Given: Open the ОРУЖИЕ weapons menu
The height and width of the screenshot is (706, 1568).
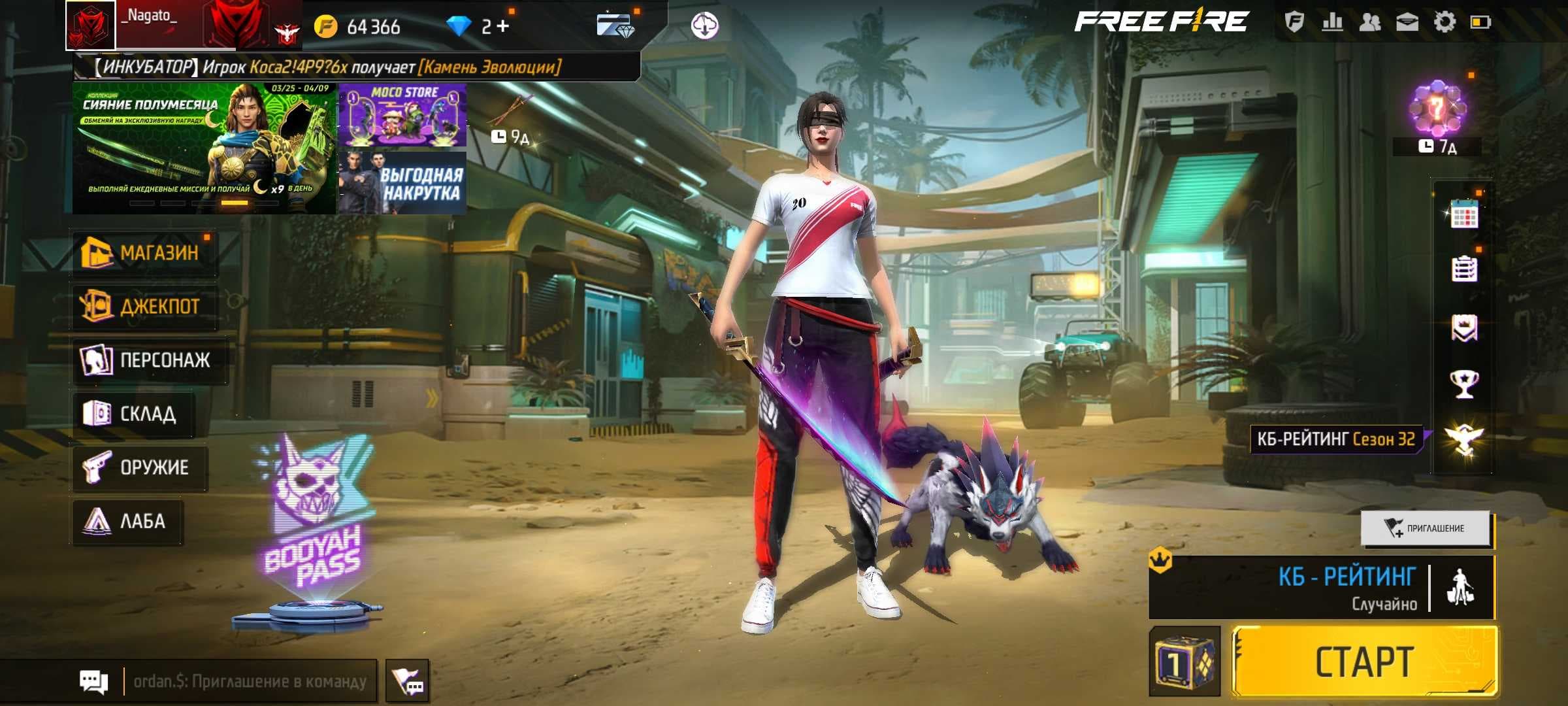Looking at the screenshot, I should pyautogui.click(x=139, y=467).
